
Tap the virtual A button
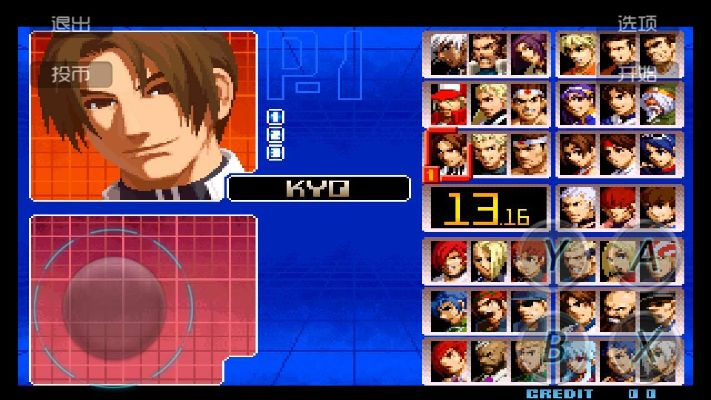647,257
